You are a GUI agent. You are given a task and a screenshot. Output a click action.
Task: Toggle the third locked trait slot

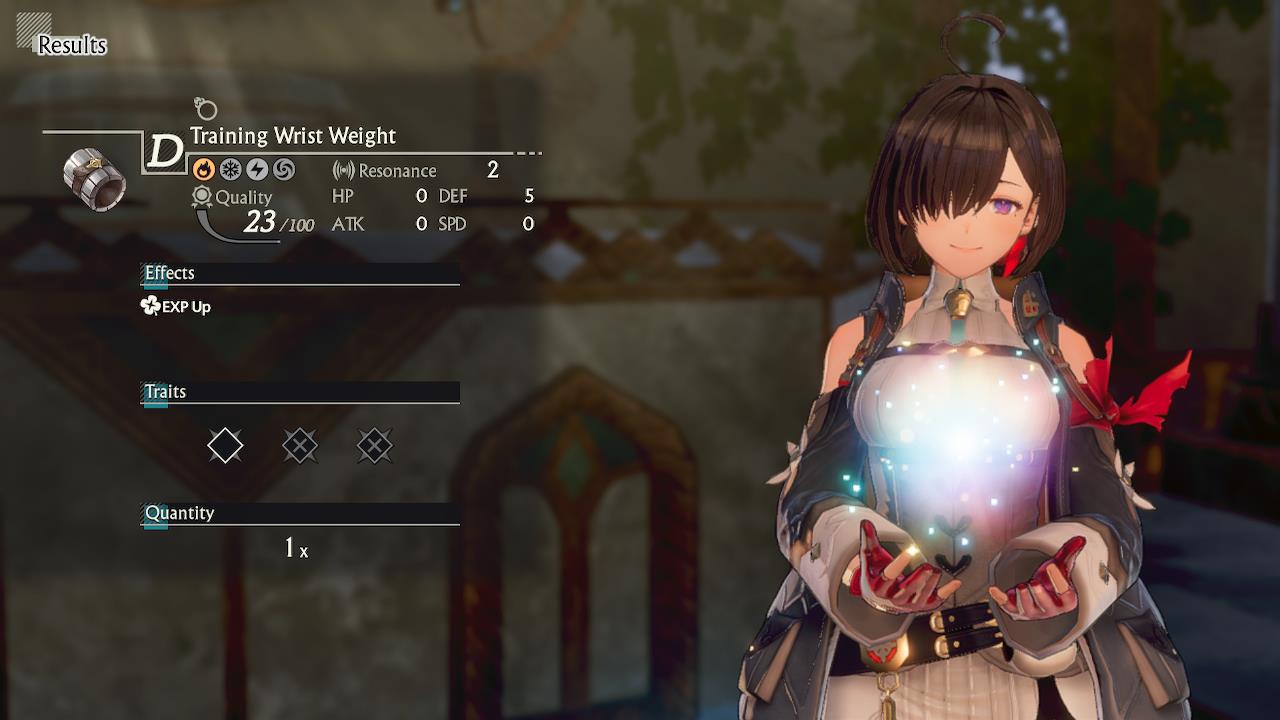(x=375, y=445)
